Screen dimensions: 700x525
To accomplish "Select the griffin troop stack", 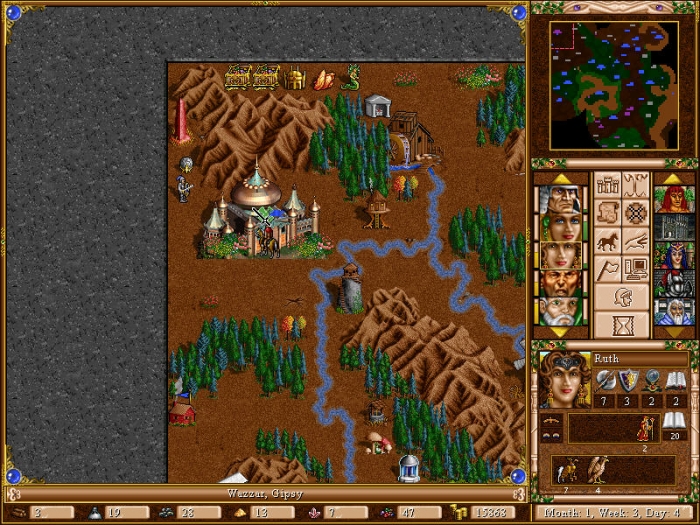I will click(x=599, y=470).
